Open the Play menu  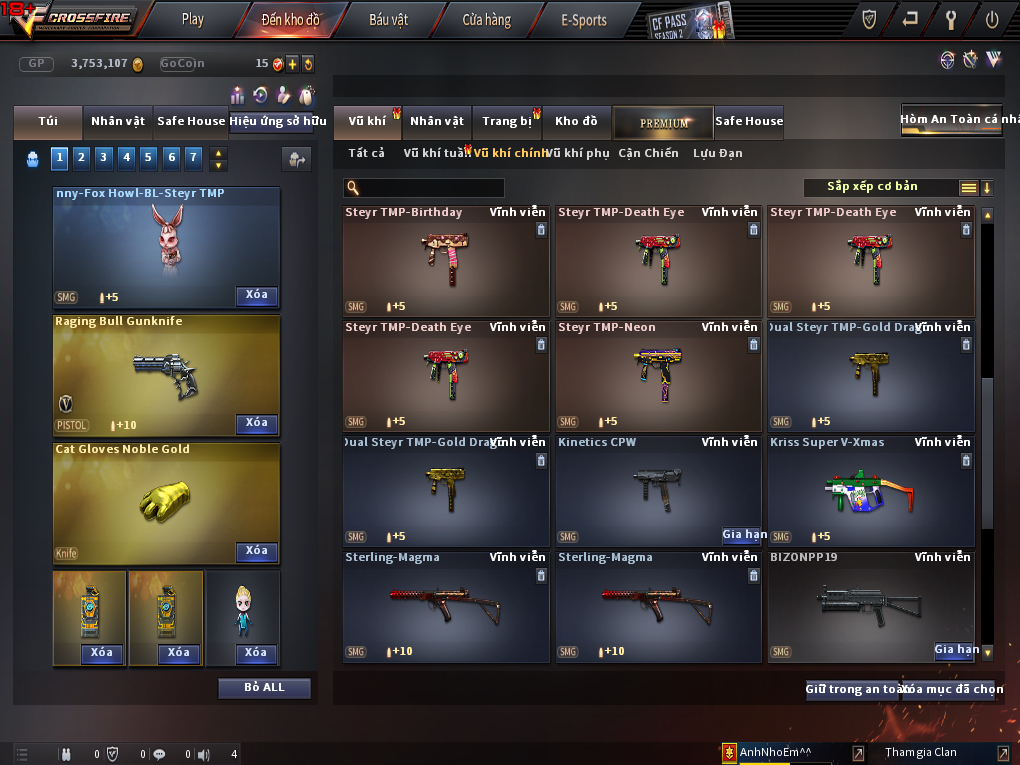pos(193,19)
